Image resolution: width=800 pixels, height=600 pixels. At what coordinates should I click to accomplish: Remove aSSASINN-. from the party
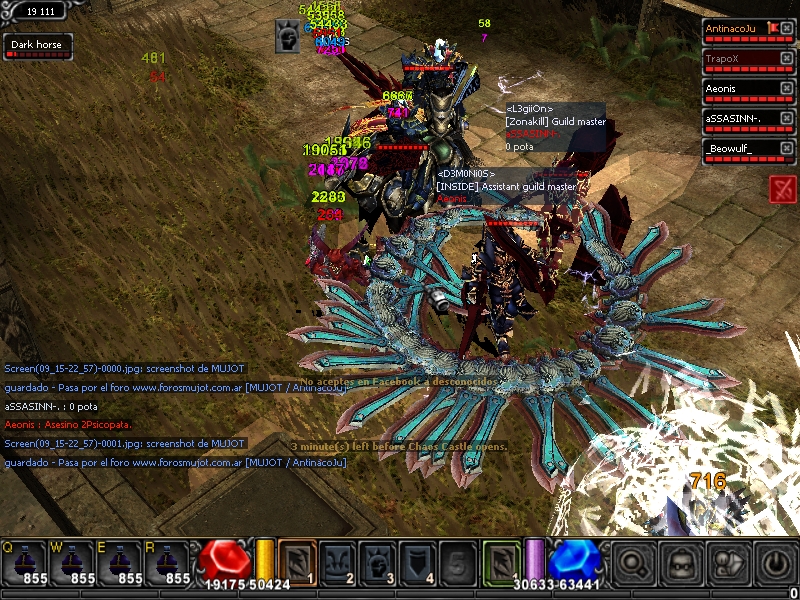787,119
